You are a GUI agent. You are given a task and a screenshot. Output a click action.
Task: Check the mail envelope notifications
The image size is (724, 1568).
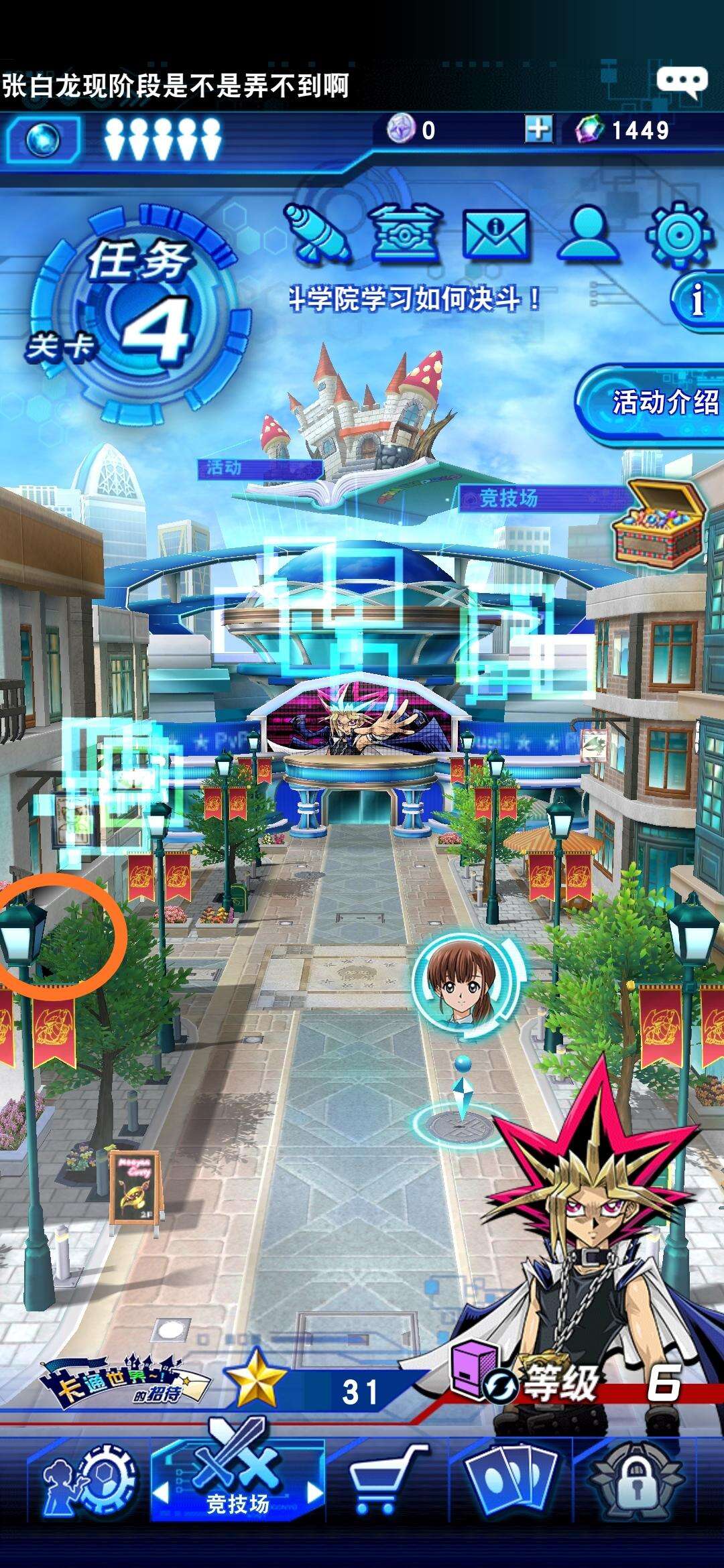click(x=495, y=233)
